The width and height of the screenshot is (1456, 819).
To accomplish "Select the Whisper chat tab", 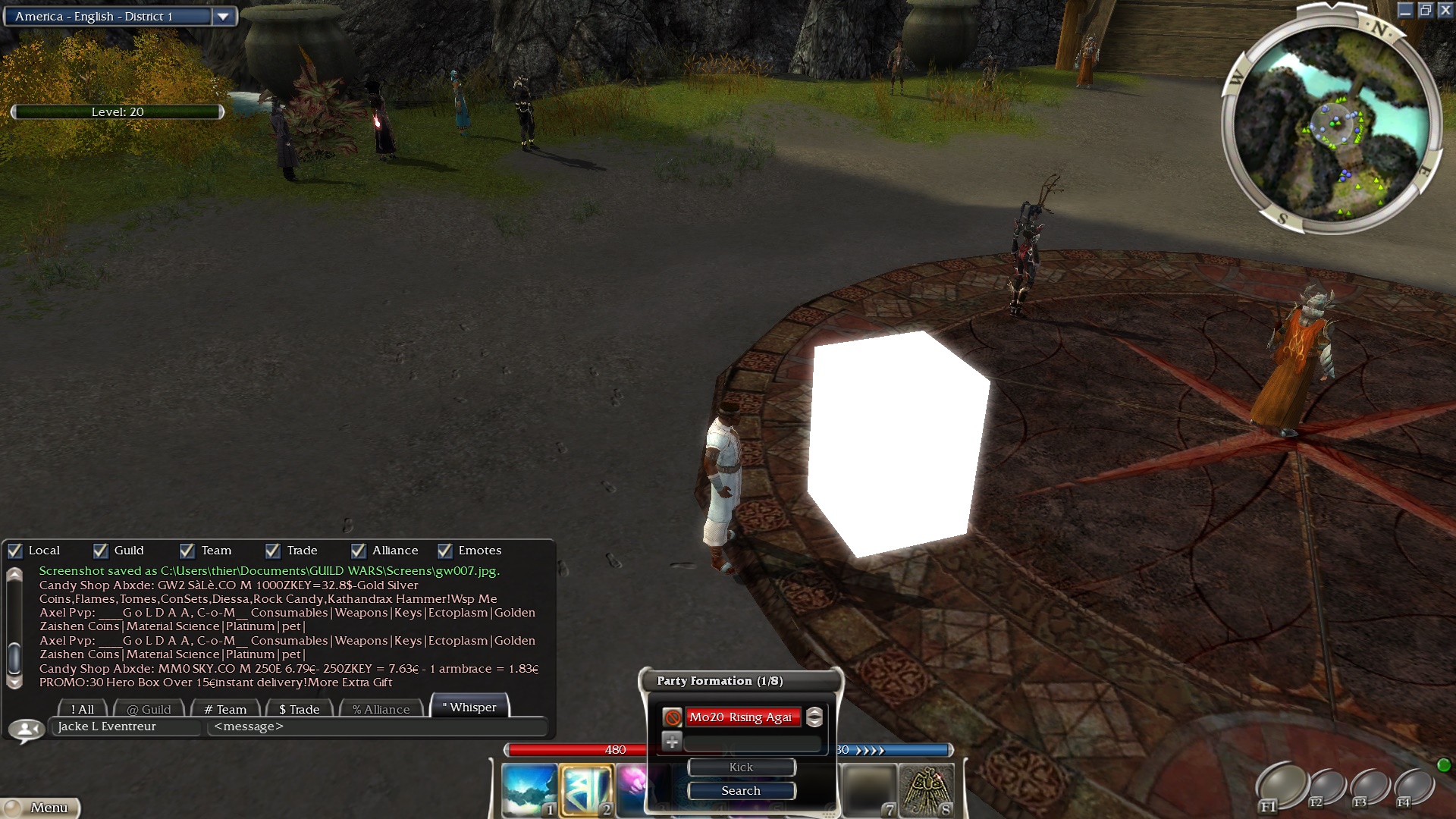I will coord(469,707).
